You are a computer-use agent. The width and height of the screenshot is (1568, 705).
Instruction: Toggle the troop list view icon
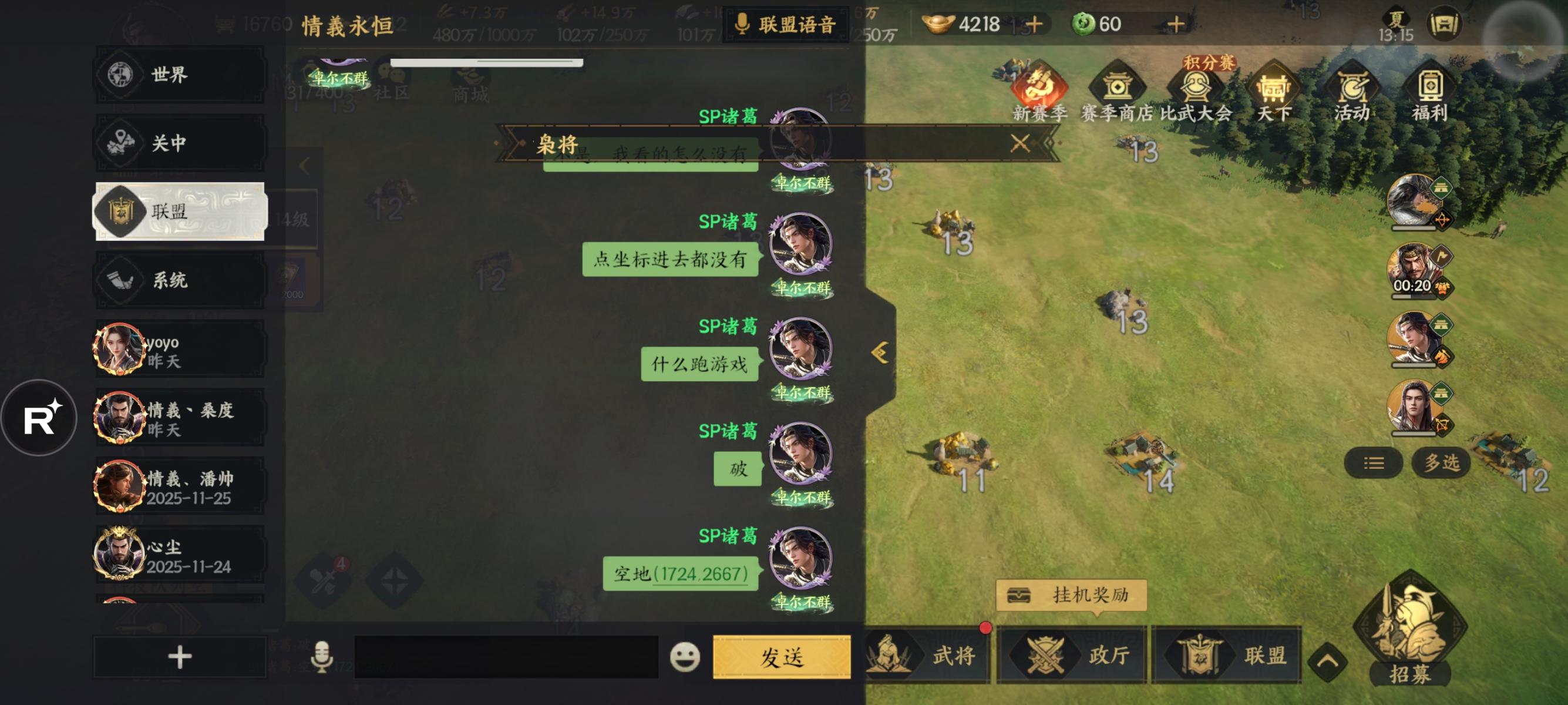(x=1374, y=463)
